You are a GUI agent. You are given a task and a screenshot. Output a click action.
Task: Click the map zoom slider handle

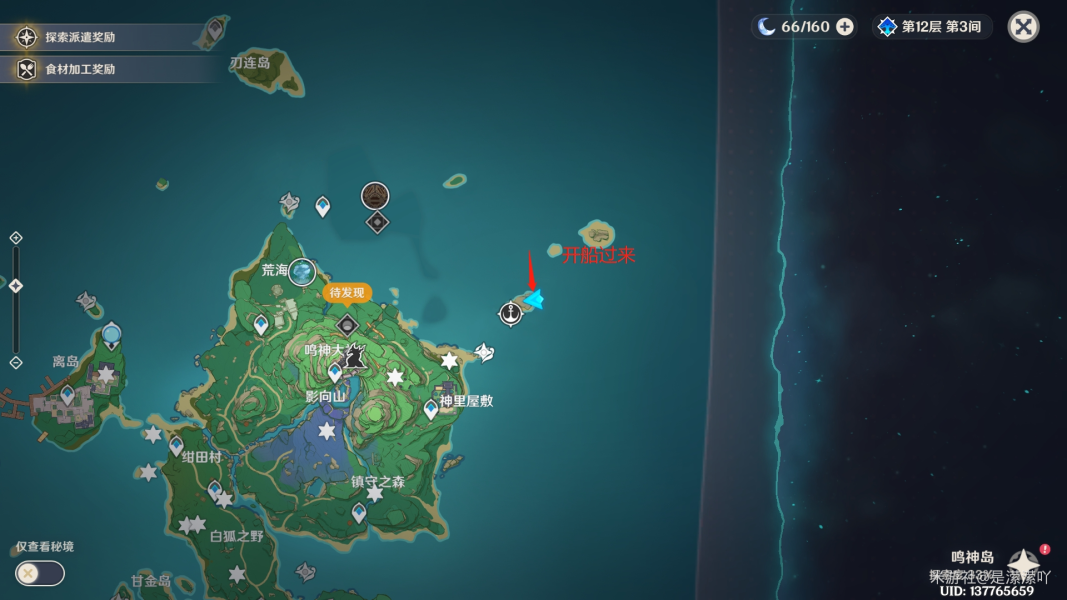[x=16, y=286]
